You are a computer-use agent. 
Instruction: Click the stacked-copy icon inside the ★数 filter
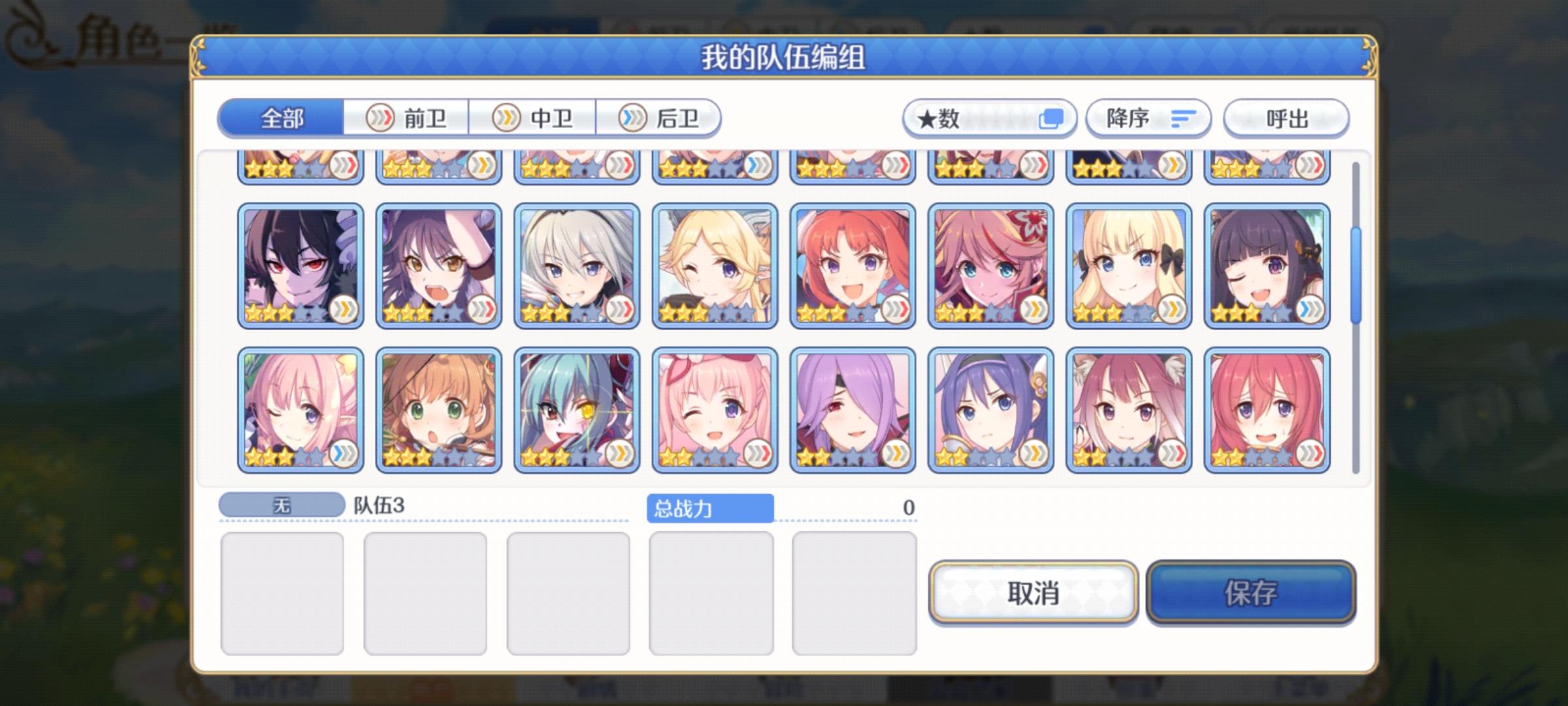1052,119
